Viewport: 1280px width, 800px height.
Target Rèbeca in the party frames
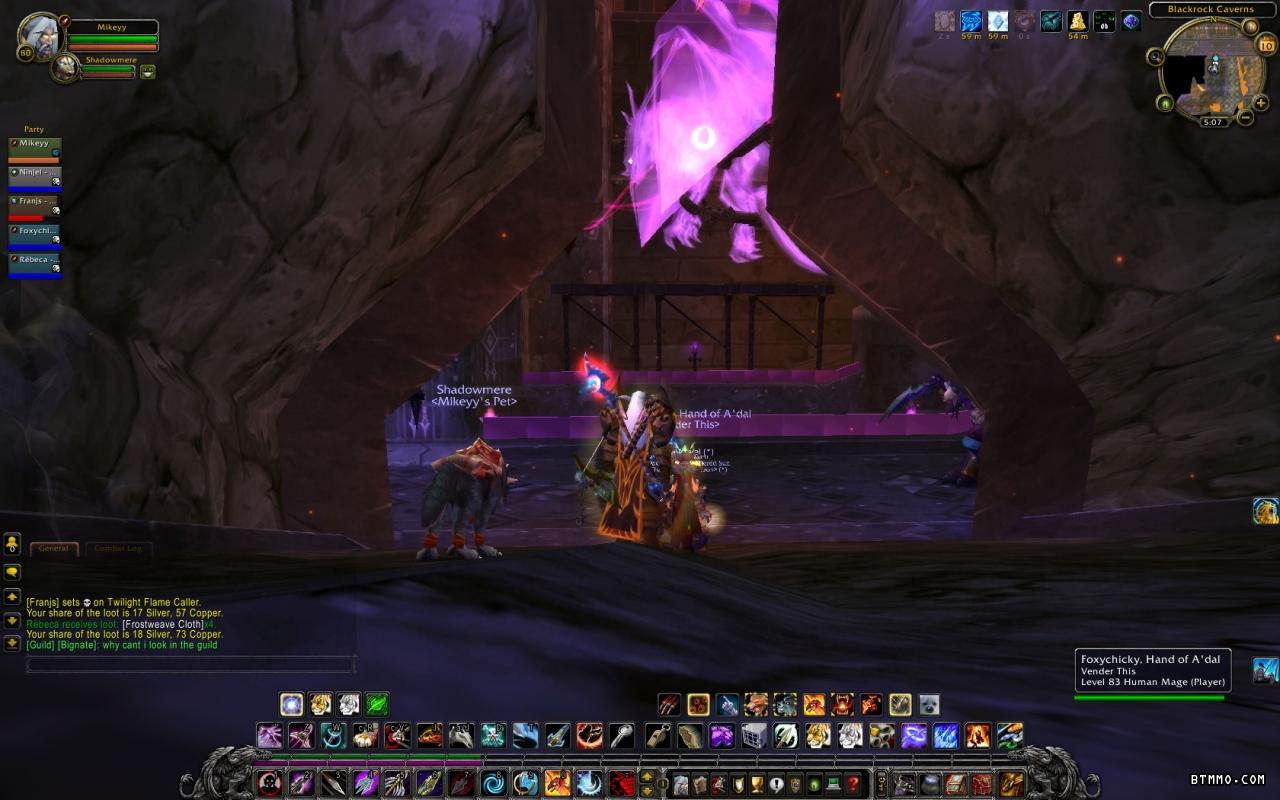[35, 264]
